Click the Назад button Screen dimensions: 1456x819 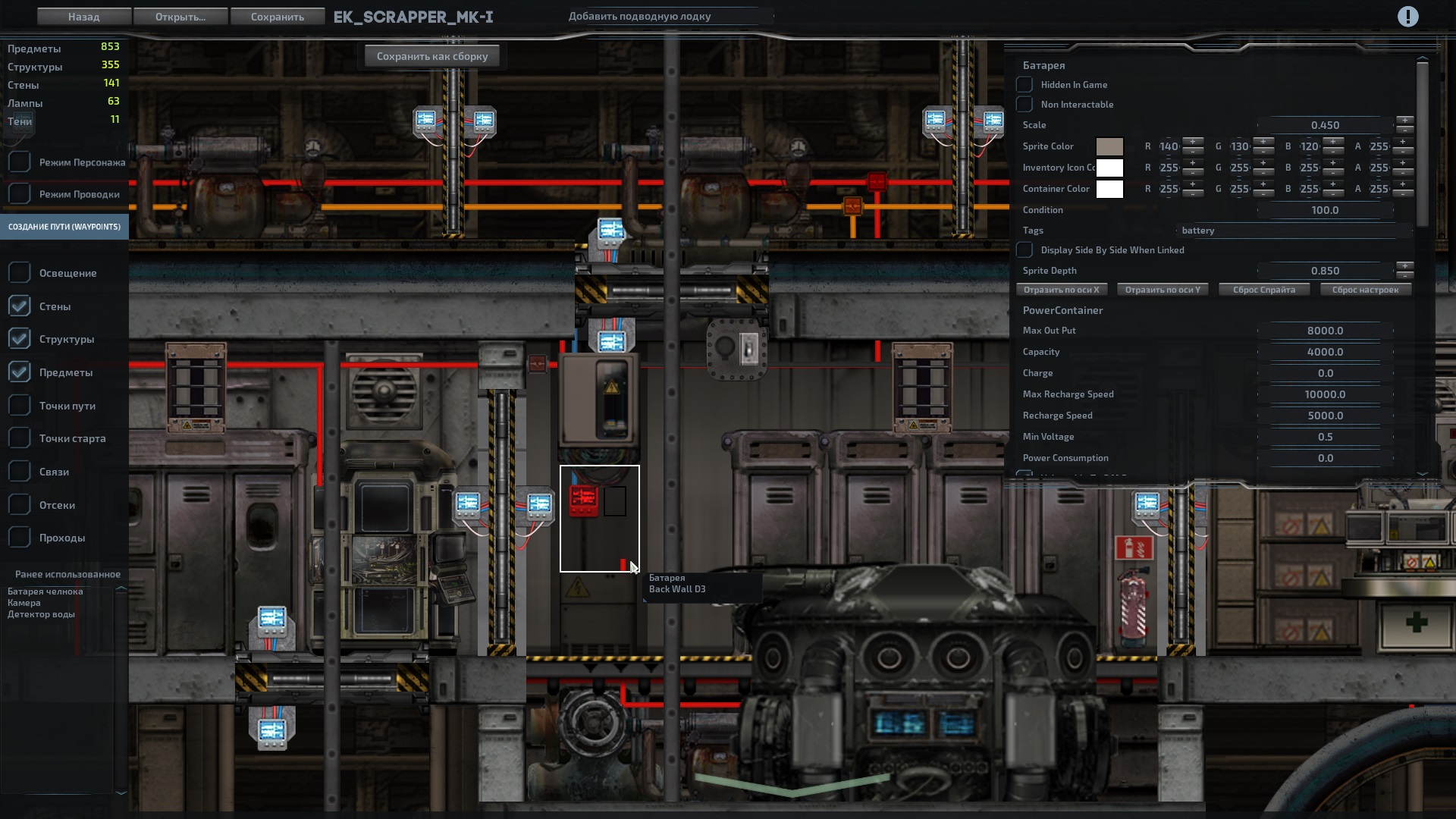click(x=83, y=16)
